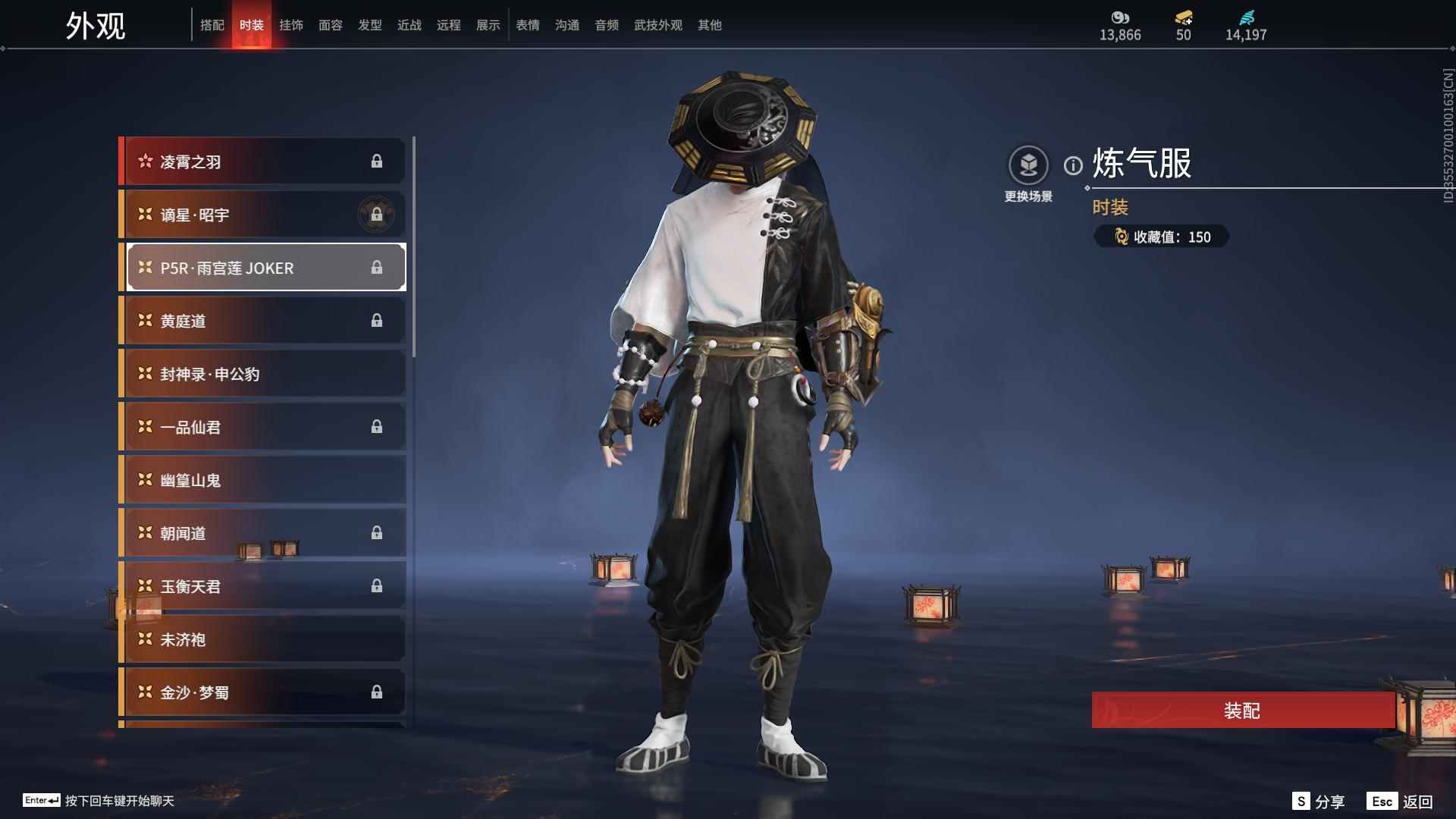Click 返回 to go back
This screenshot has width=1456, height=819.
[x=1401, y=802]
